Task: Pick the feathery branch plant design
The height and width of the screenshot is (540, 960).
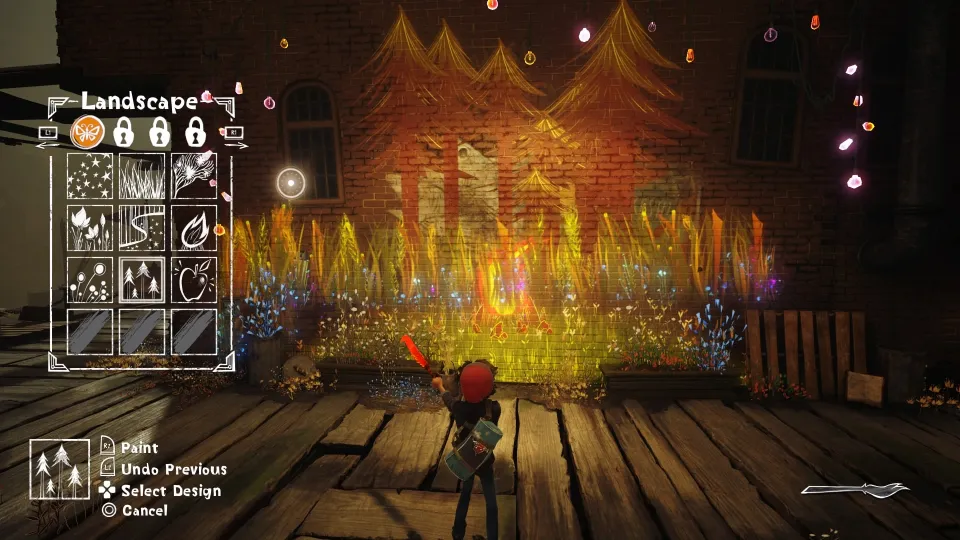Action: pos(194,175)
